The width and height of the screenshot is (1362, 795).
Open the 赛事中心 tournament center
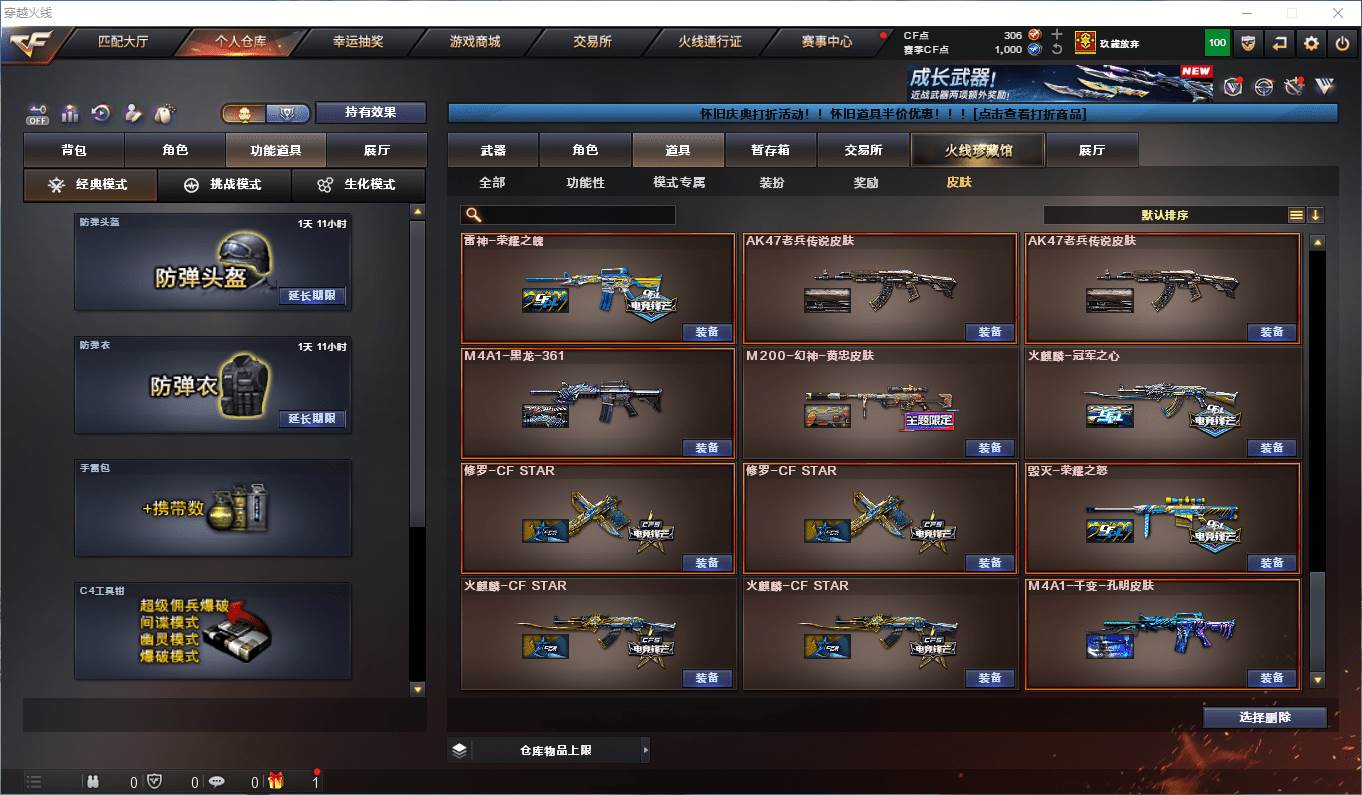click(x=826, y=42)
